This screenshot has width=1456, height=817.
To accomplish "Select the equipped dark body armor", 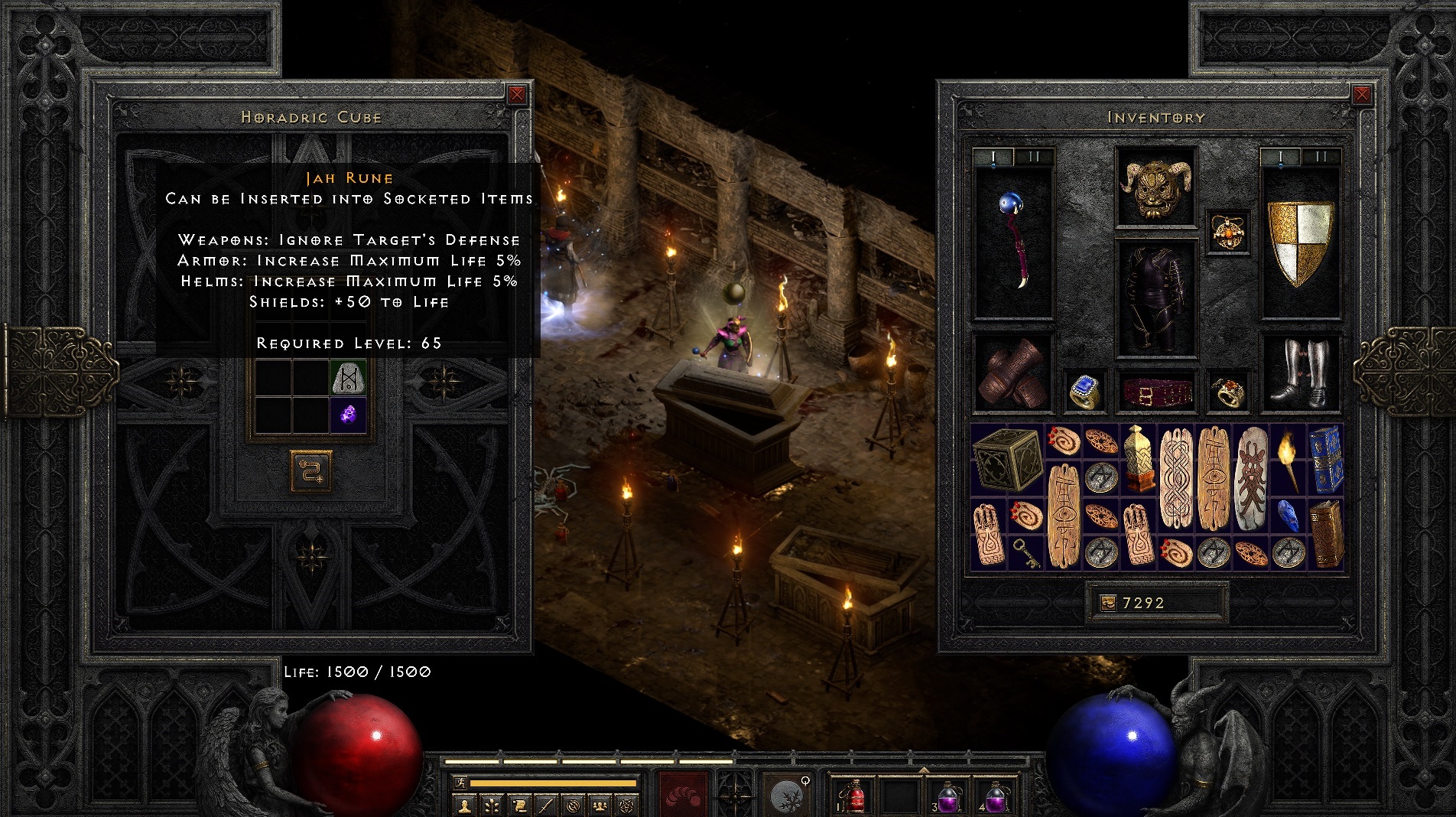I will click(1155, 298).
